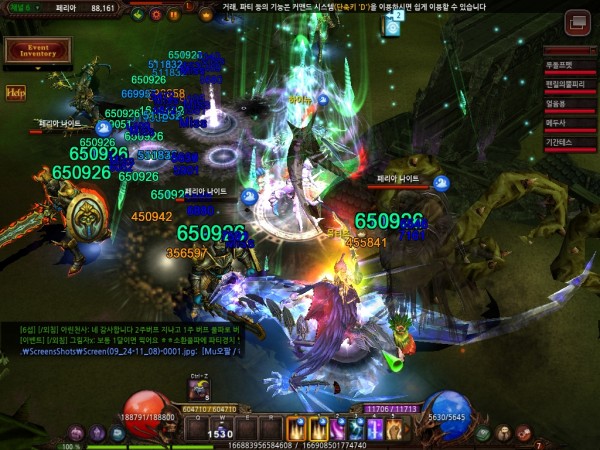Image resolution: width=600 pixels, height=450 pixels.
Task: Open the Help button
Action: pos(16,93)
